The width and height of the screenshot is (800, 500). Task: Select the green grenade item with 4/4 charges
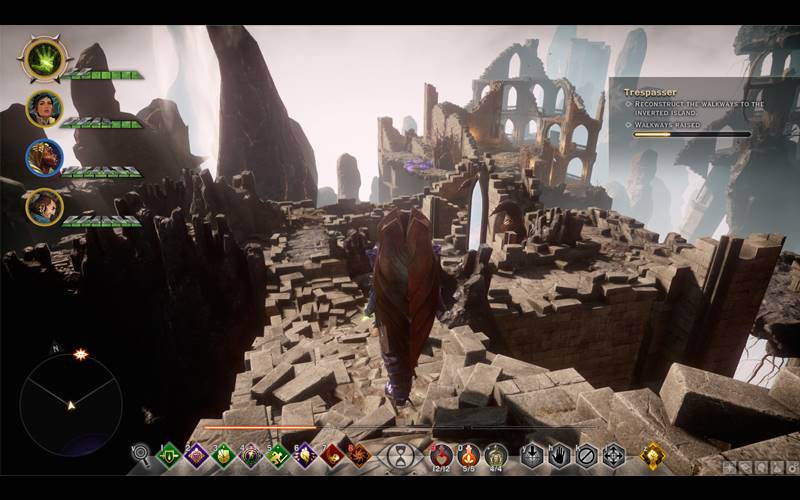[496, 456]
